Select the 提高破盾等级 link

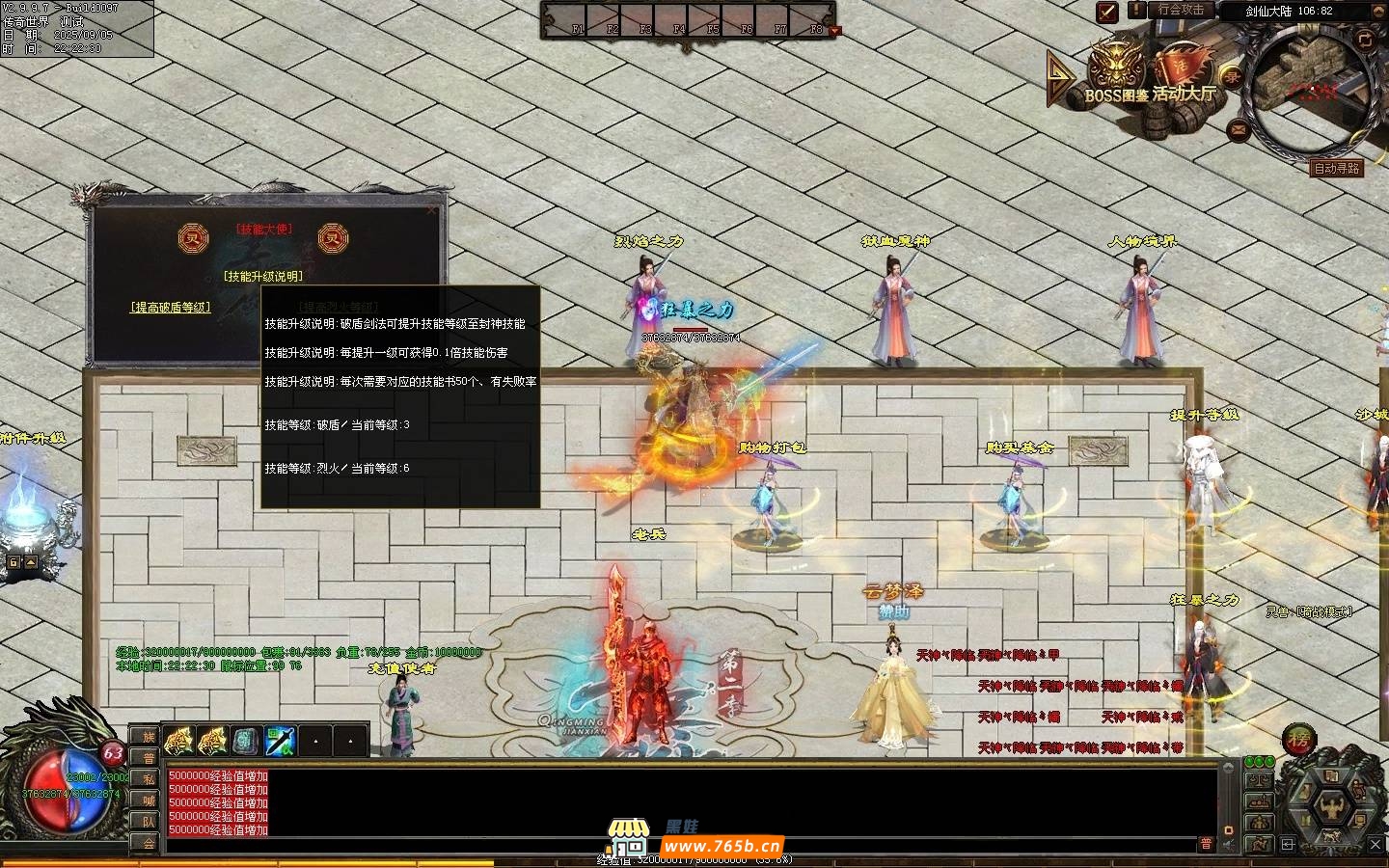[x=171, y=308]
